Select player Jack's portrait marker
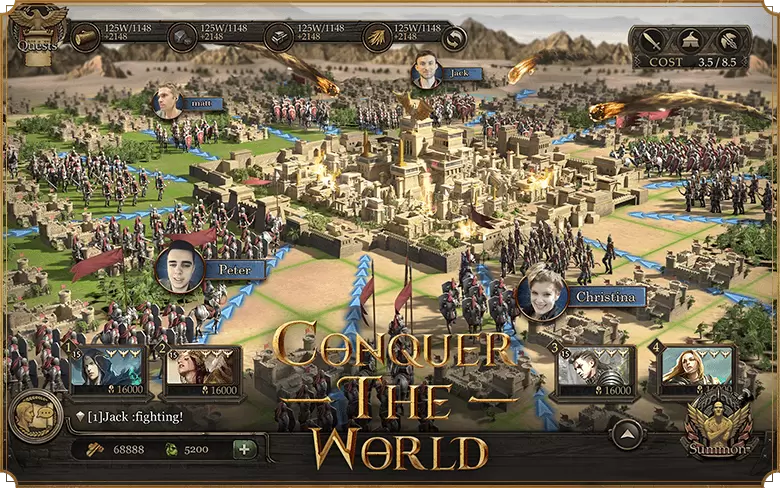This screenshot has height=488, width=780. click(x=427, y=68)
